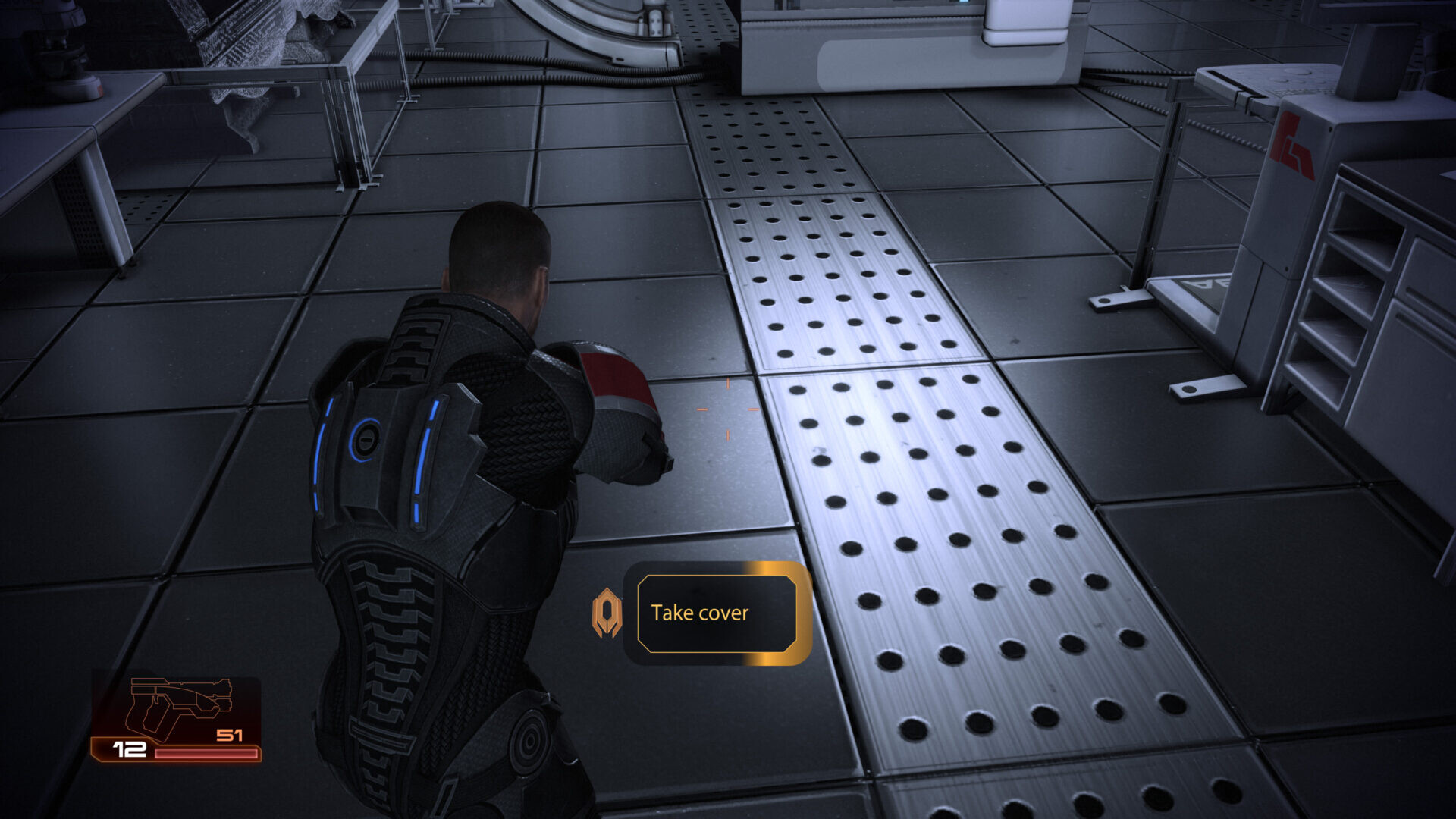Click the Cerberus logo beside the prompt
The height and width of the screenshot is (819, 1456).
tap(607, 613)
